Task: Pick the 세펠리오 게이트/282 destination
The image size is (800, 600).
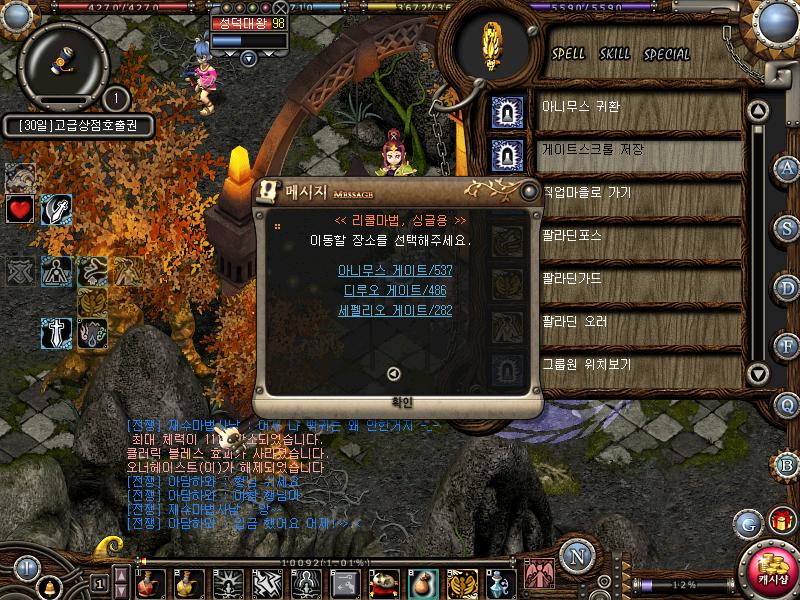Action: (x=395, y=311)
